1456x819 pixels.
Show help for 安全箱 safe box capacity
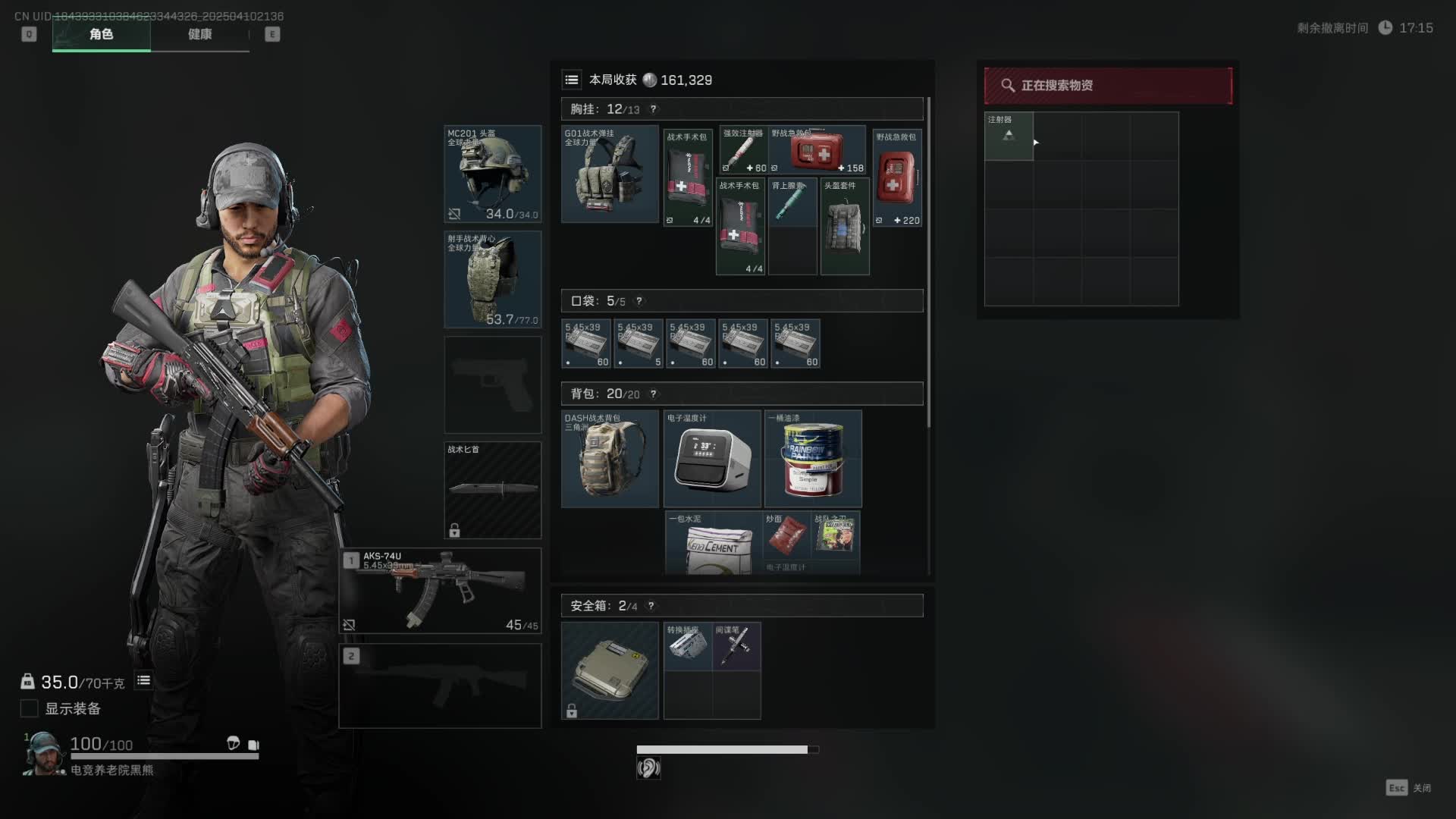tap(651, 606)
